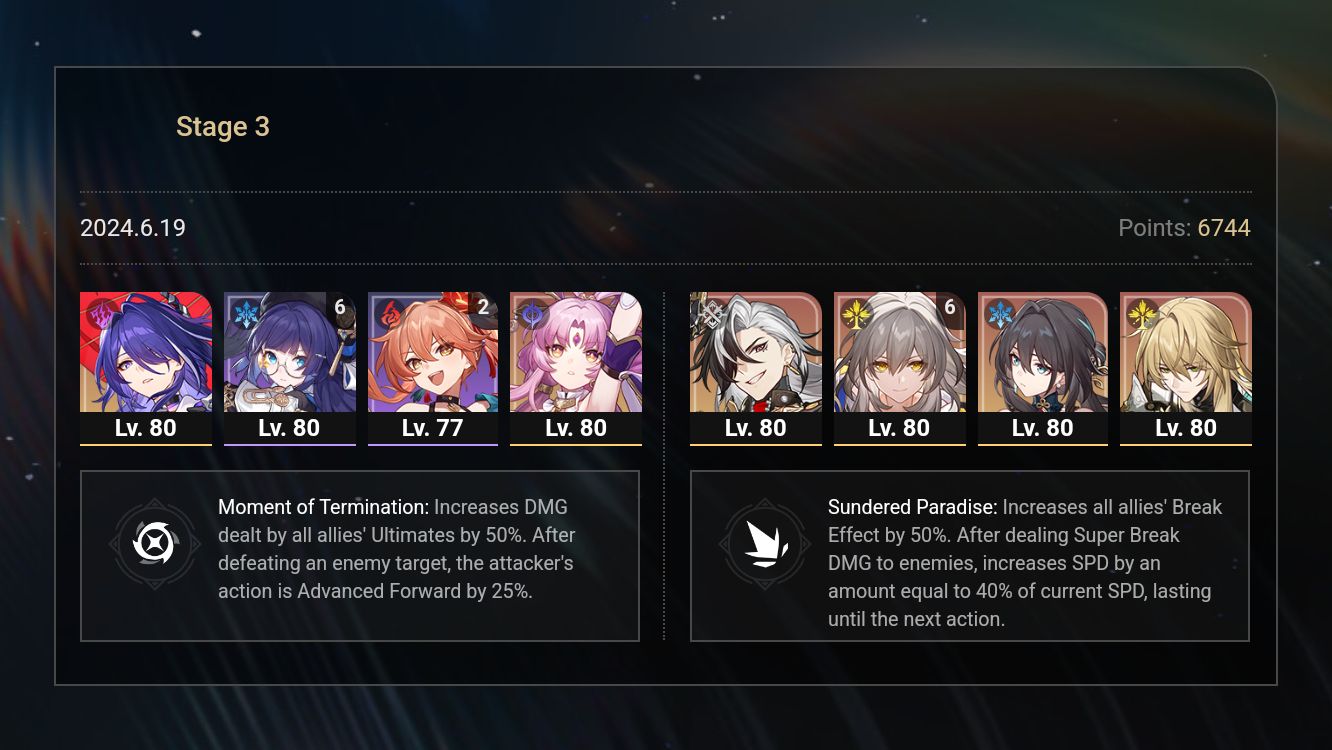Screen dimensions: 1332x750
Task: Select the "Stage 3" heading
Action: (222, 126)
